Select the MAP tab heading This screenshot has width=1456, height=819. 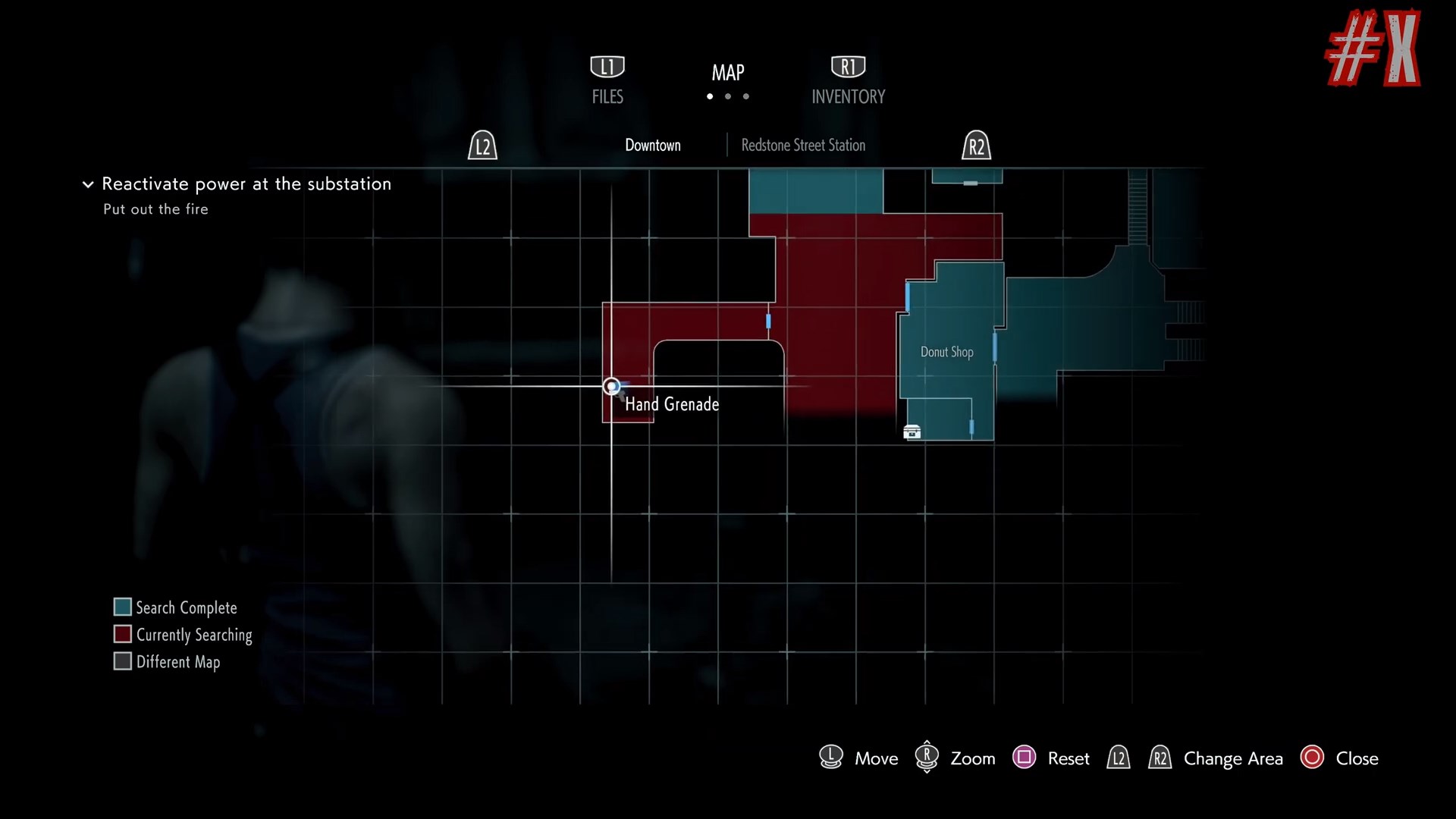click(727, 73)
